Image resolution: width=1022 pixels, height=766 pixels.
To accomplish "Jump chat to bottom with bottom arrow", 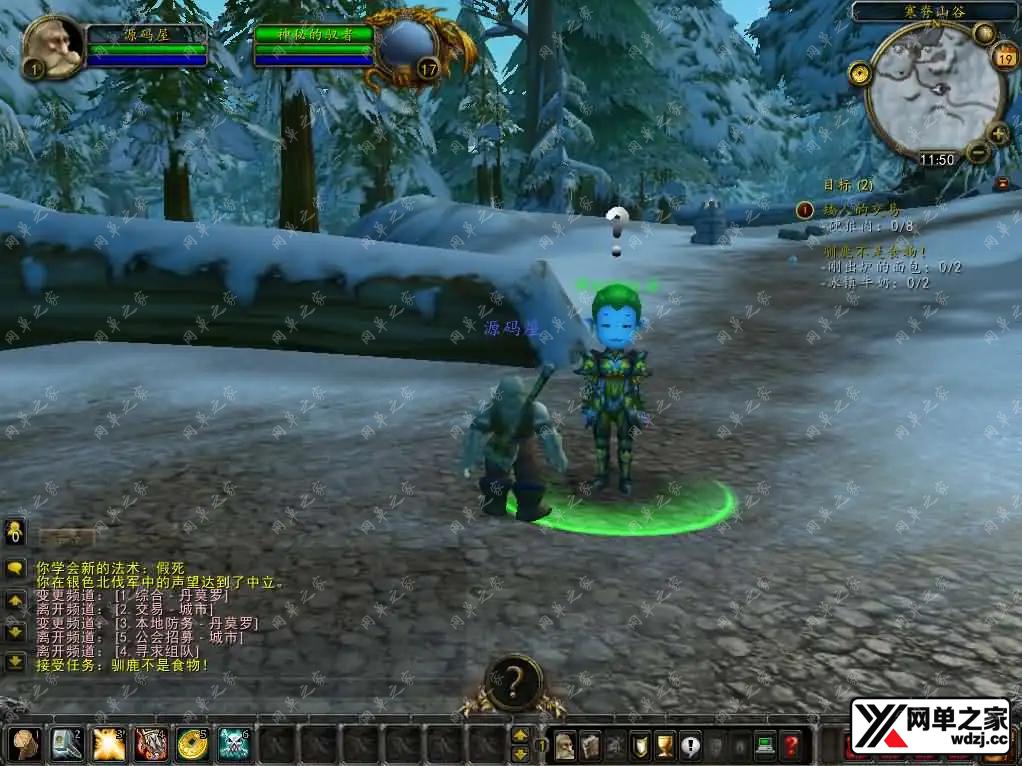I will (16, 661).
